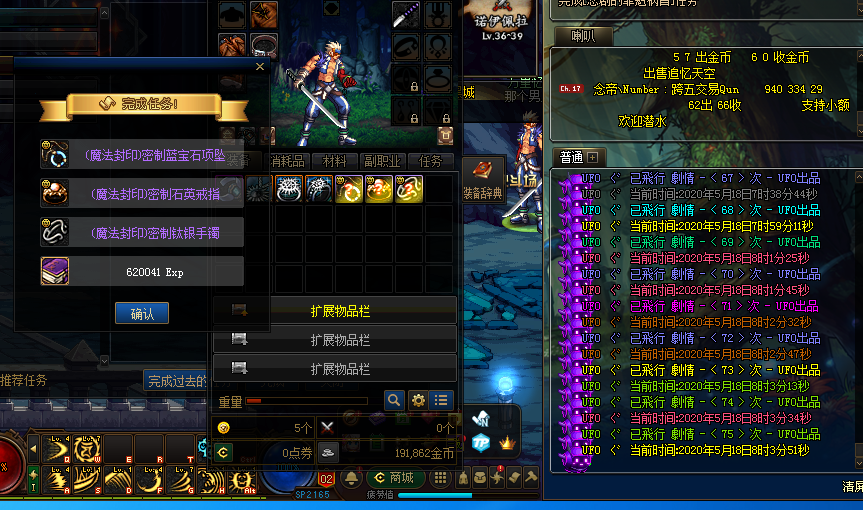Toggle the inventory list view button
863x510 pixels.
coord(441,400)
